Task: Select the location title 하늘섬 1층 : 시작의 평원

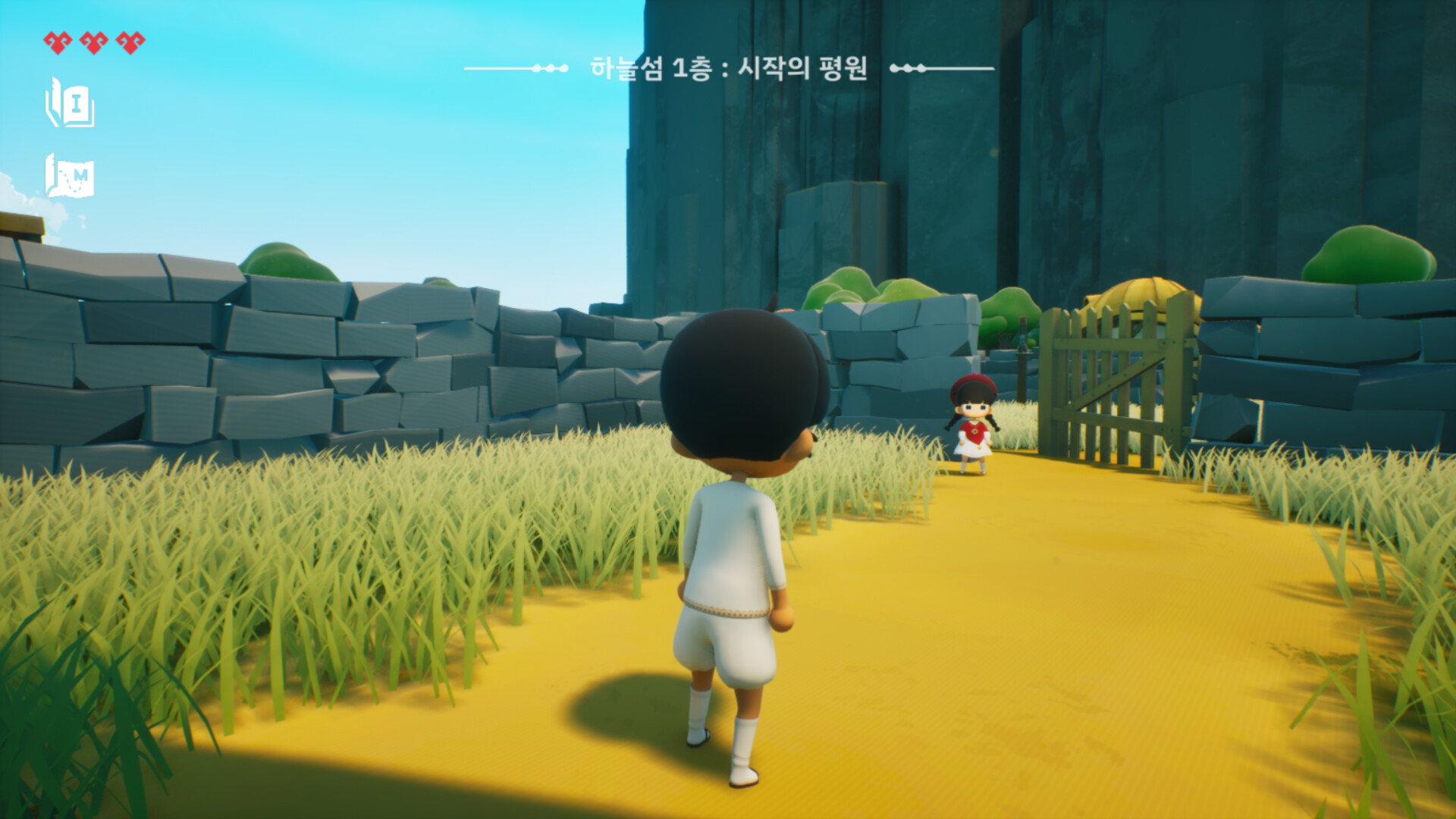Action: pyautogui.click(x=732, y=68)
